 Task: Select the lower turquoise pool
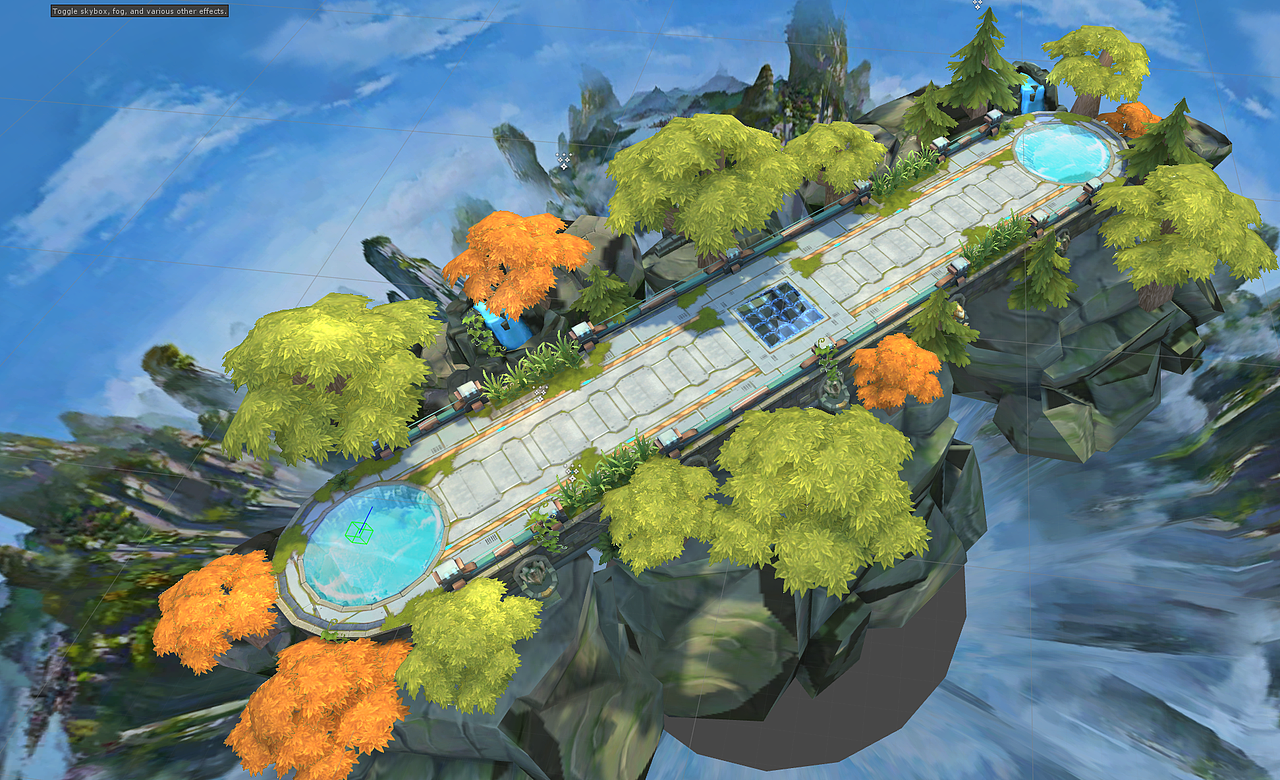370,555
